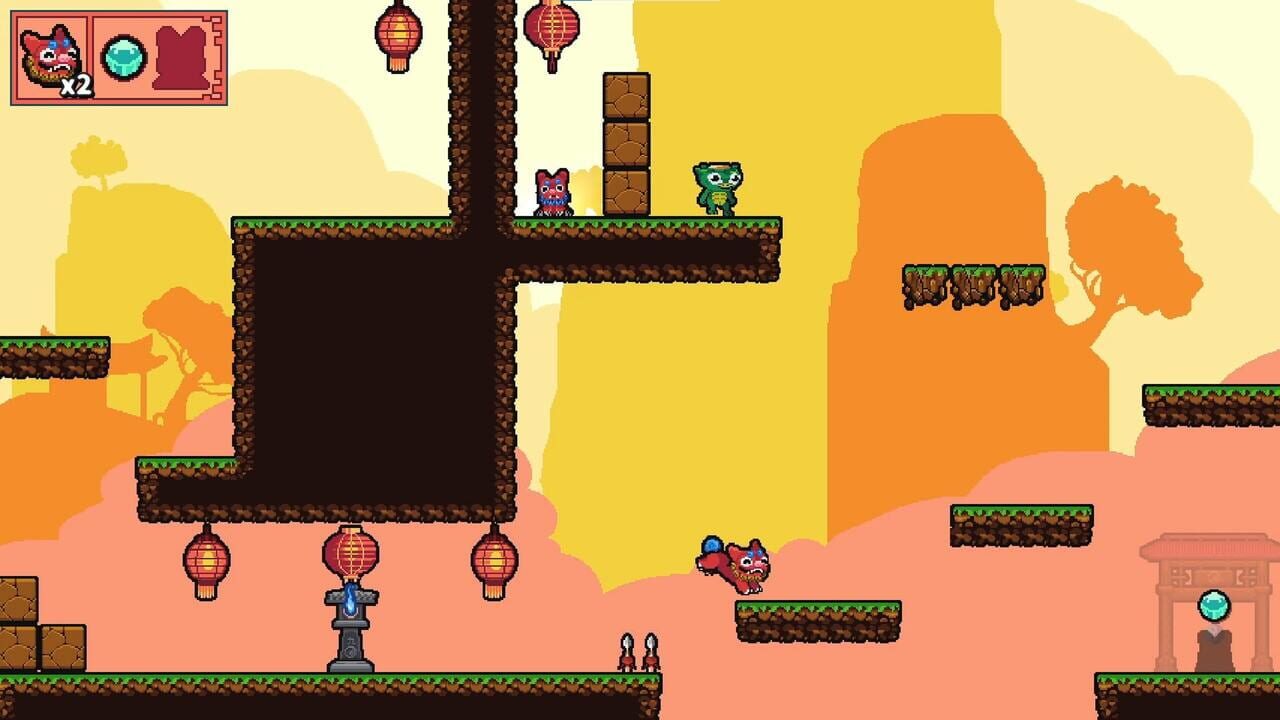Screen dimensions: 1280x720
Task: Click the x2 lives counter text
Action: click(x=79, y=87)
